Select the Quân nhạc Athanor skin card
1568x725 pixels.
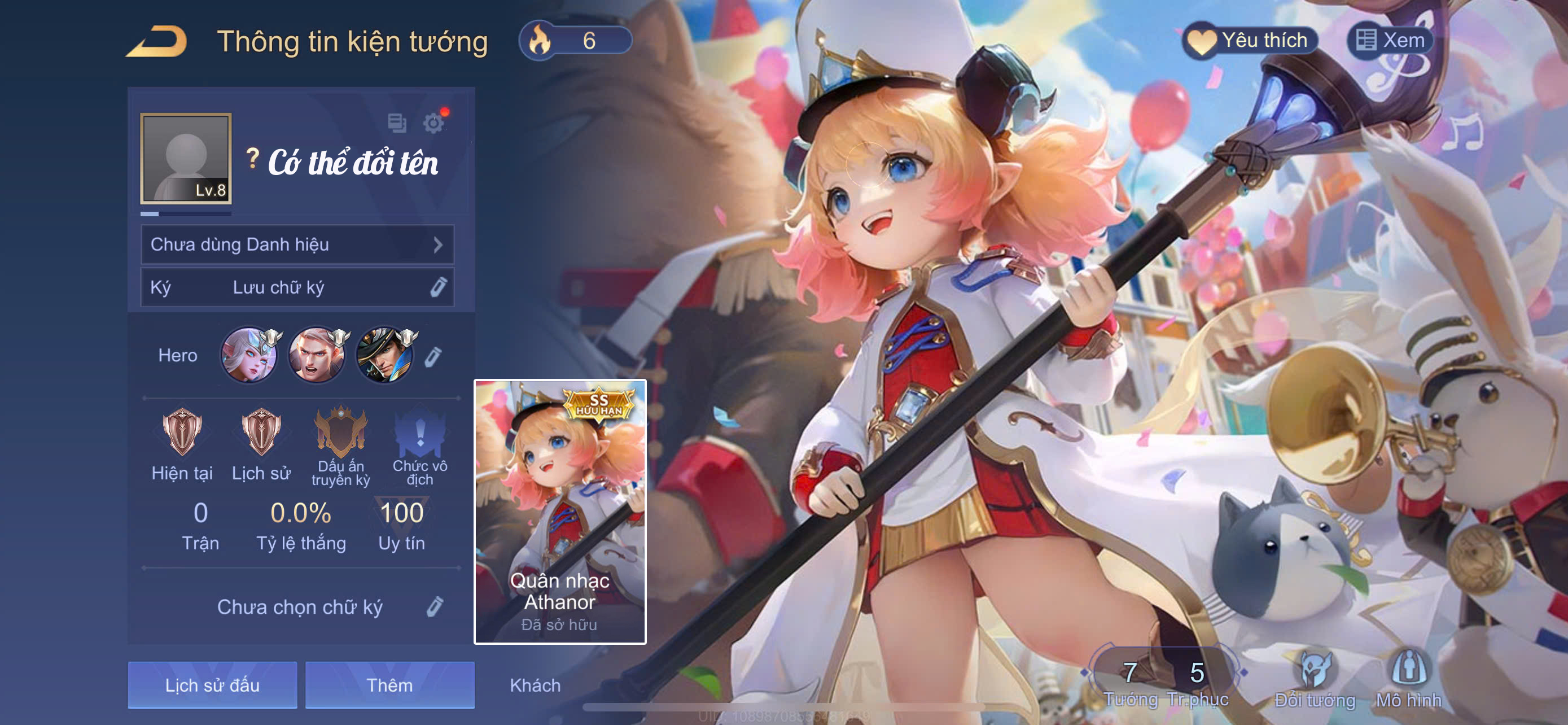tap(560, 512)
